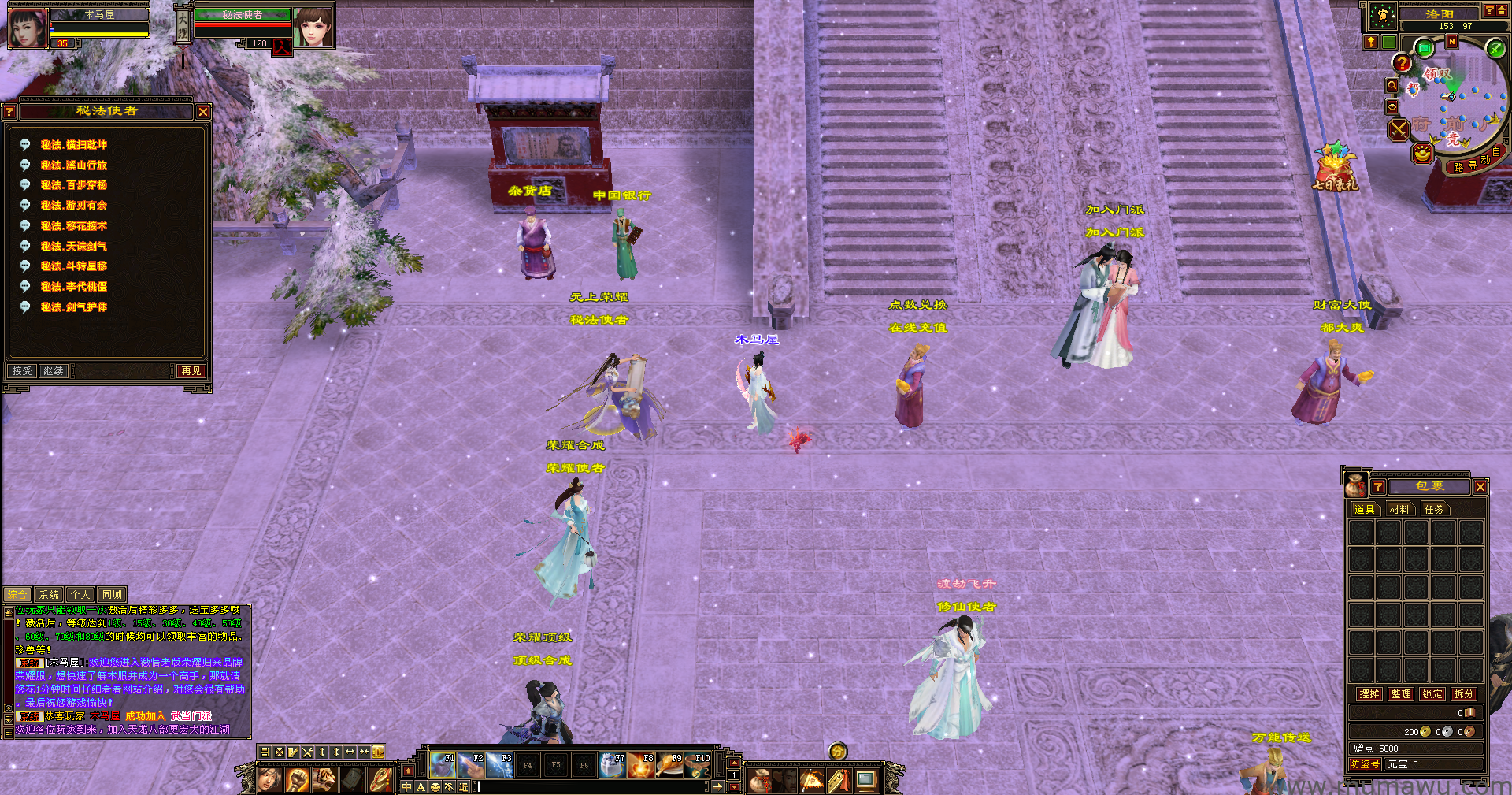Open the 七日豪礼 seven-day gift icon
This screenshot has width=1512, height=795.
coord(1336,167)
